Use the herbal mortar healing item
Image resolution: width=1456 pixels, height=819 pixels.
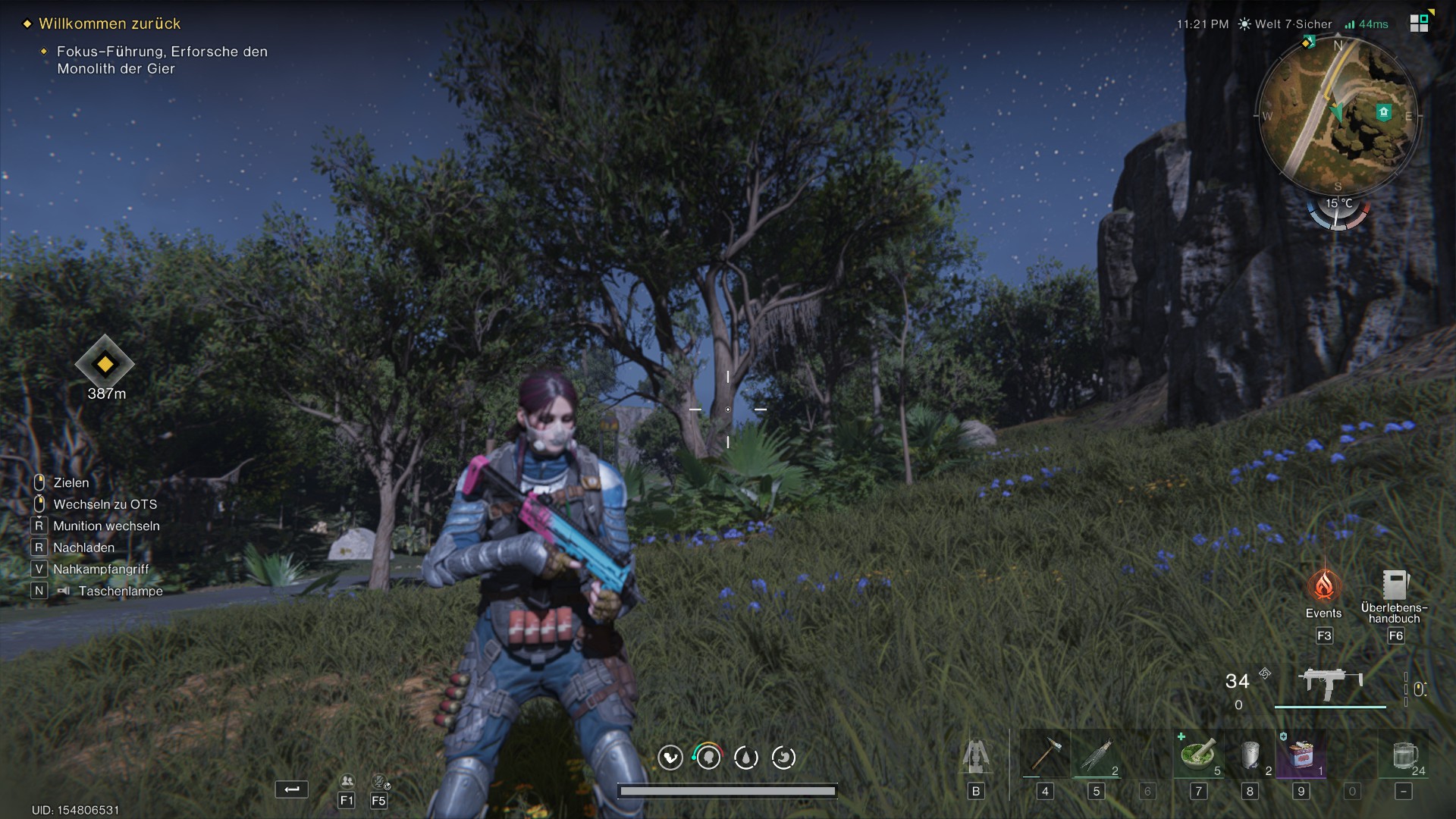1198,755
